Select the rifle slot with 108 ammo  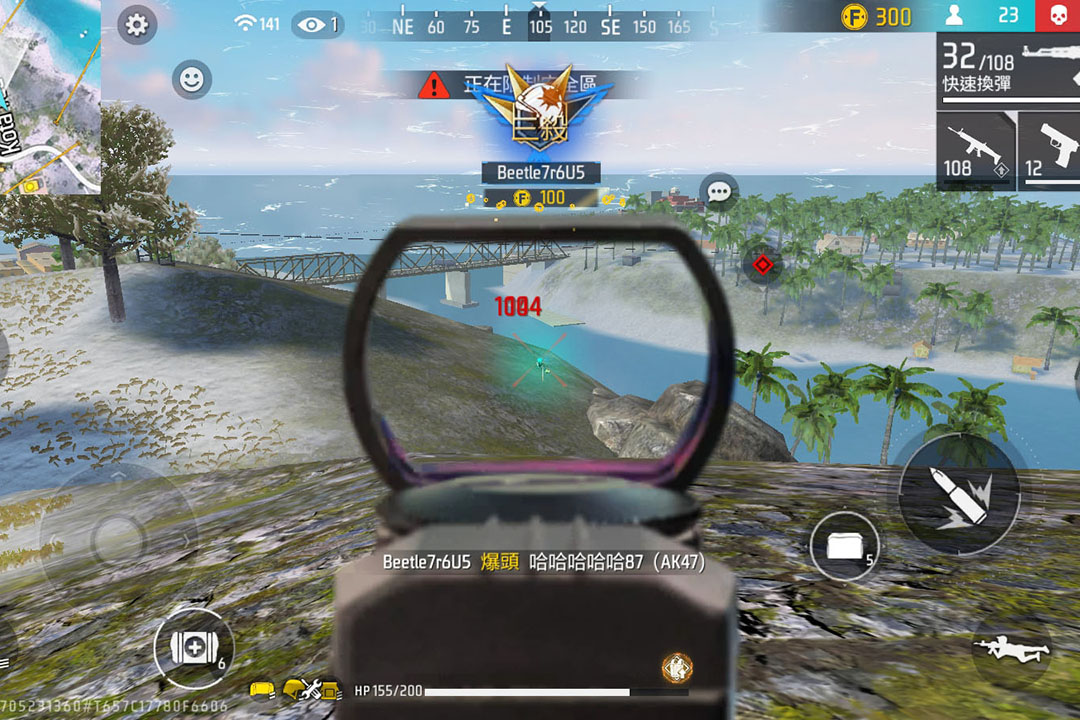975,150
